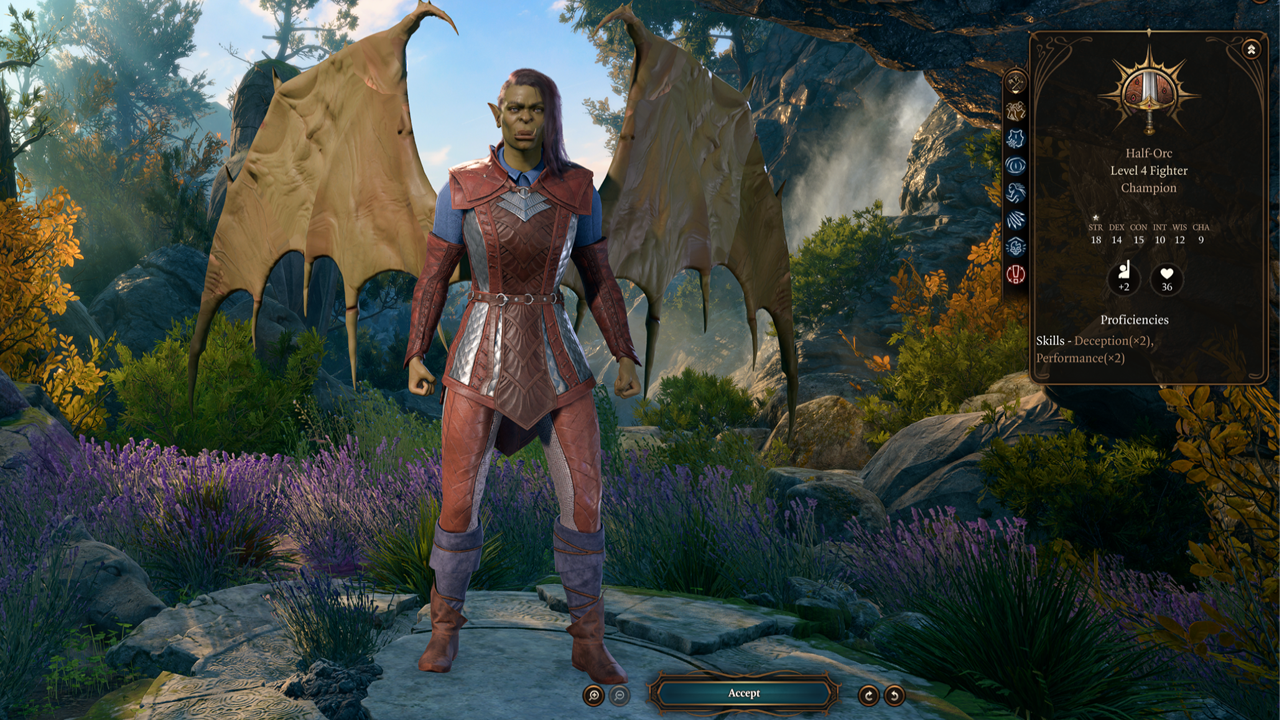Click the +2 proficiency bonus icon

coord(1124,279)
